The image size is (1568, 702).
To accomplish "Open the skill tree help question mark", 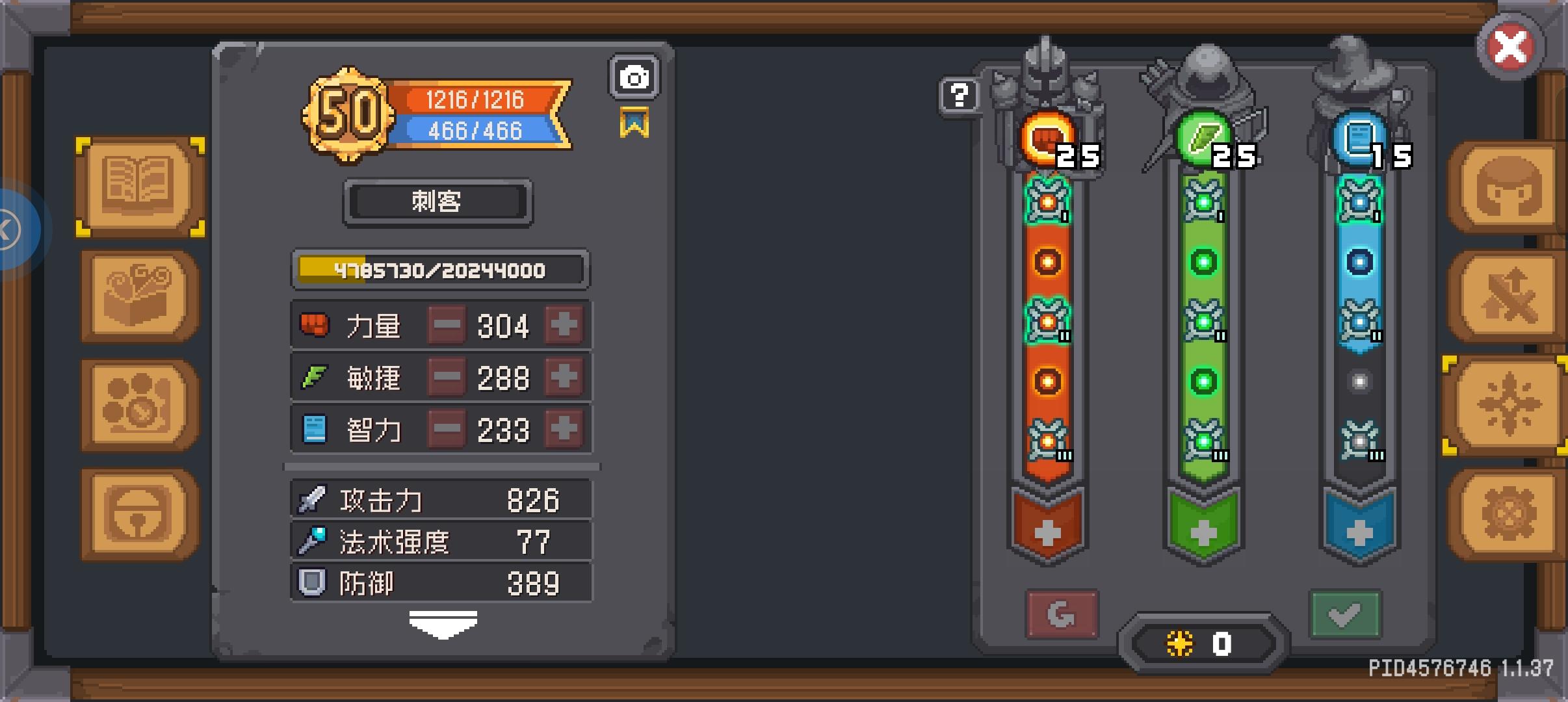I will point(958,96).
